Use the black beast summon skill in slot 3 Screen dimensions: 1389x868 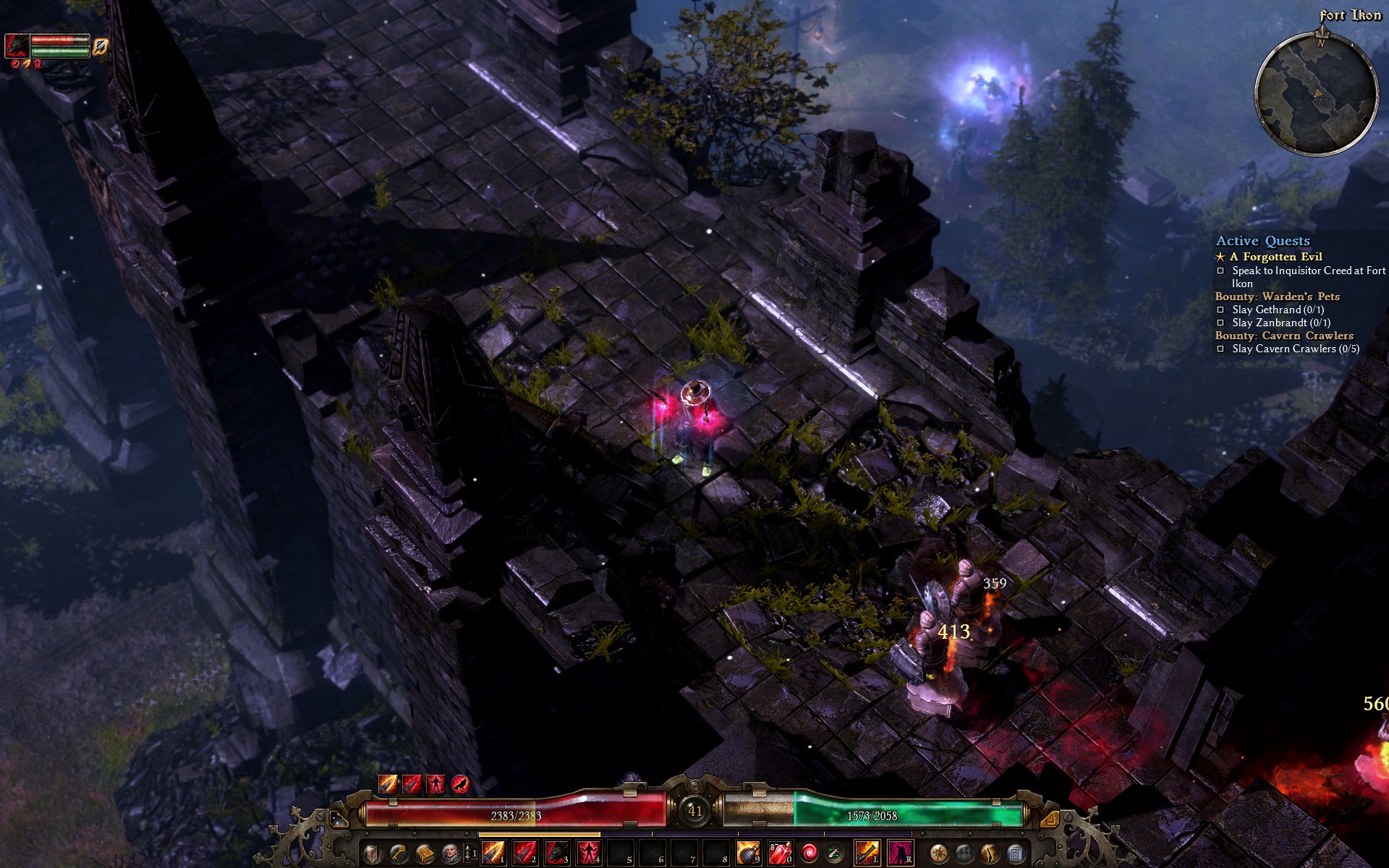557,854
